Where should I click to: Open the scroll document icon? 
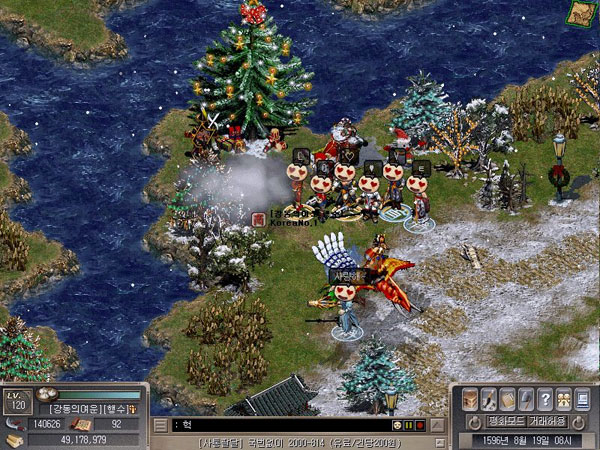(x=508, y=398)
